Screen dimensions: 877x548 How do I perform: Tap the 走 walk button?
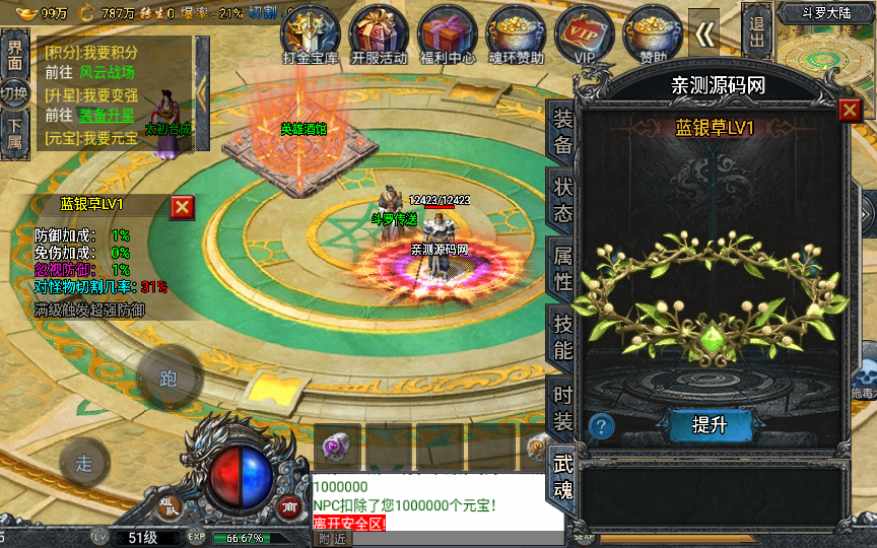[x=85, y=463]
